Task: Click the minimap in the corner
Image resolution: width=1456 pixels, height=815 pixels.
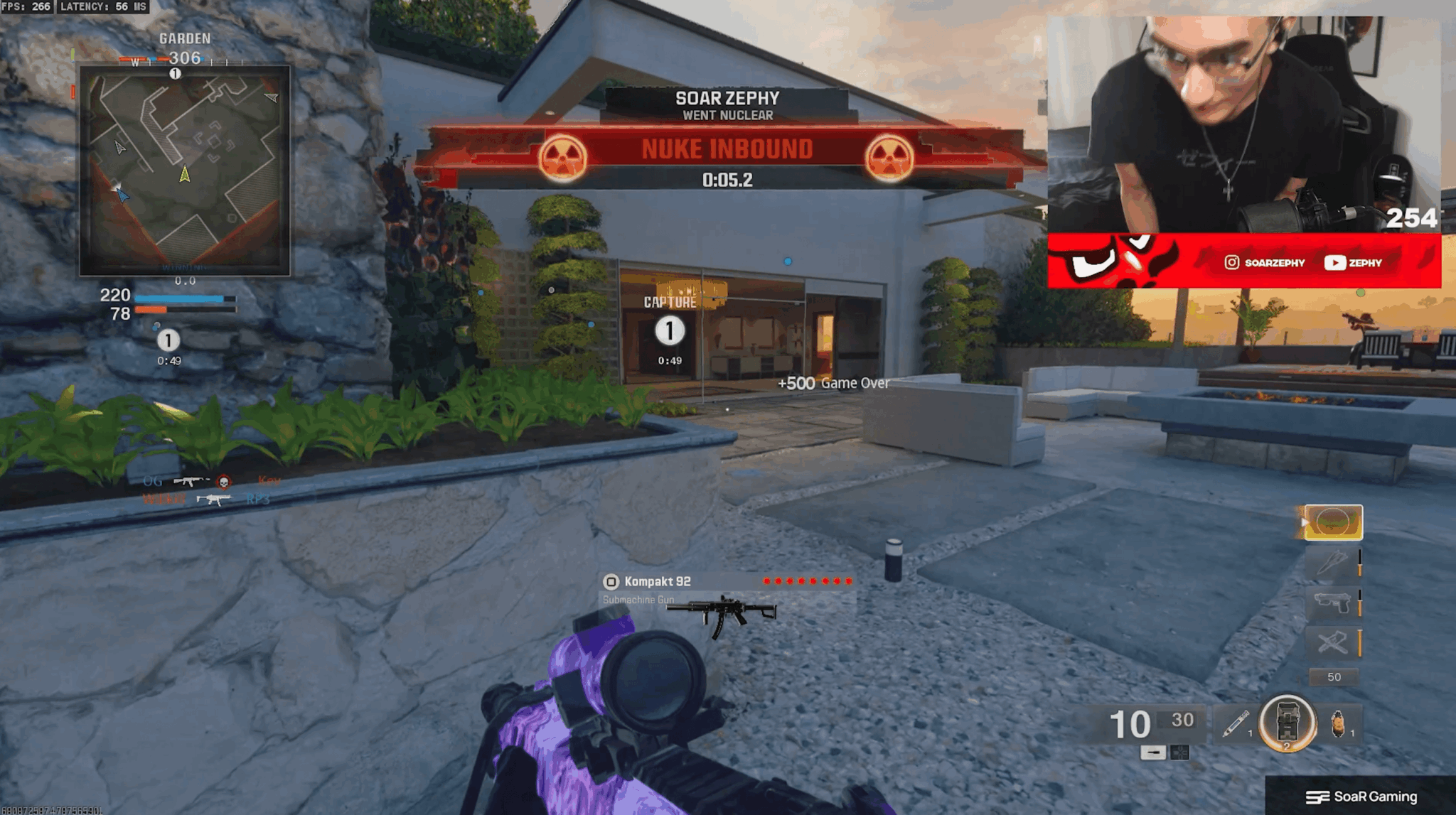Action: point(184,171)
